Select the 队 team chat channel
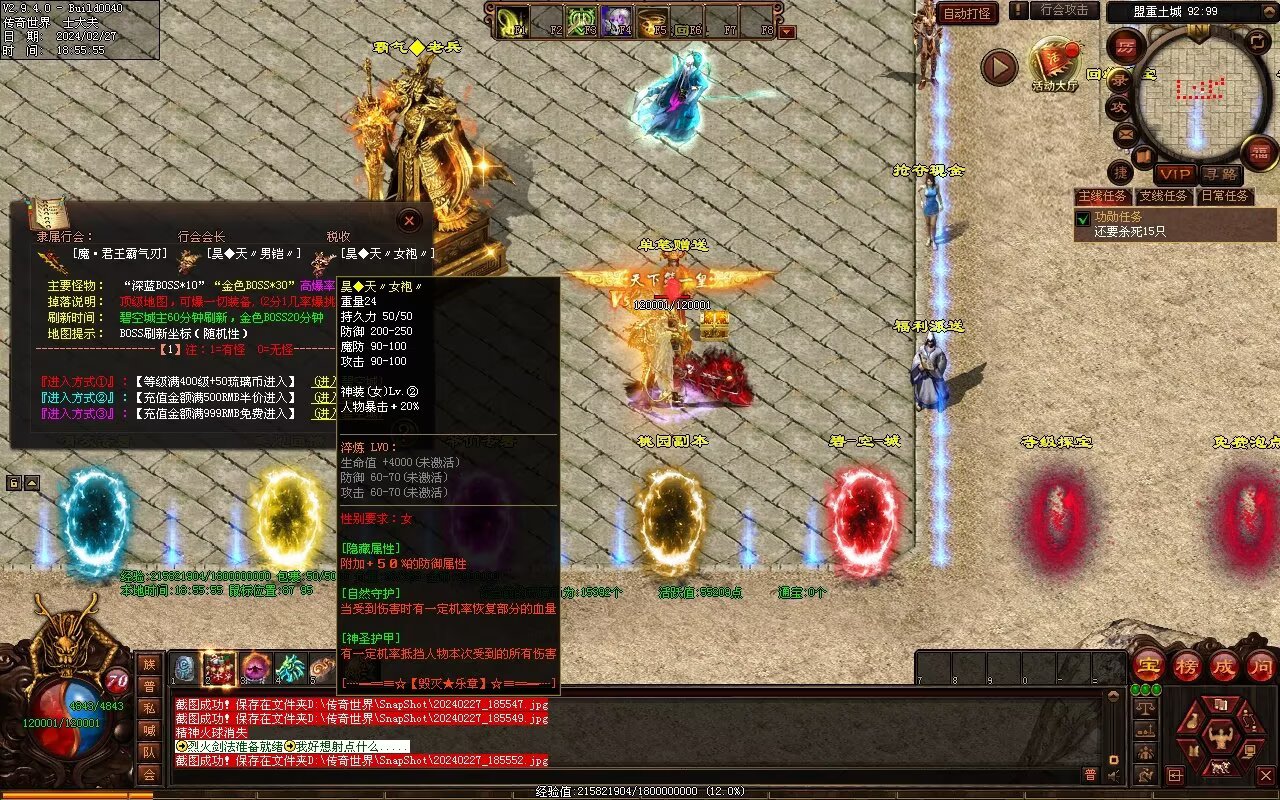1280x800 pixels. tap(149, 752)
